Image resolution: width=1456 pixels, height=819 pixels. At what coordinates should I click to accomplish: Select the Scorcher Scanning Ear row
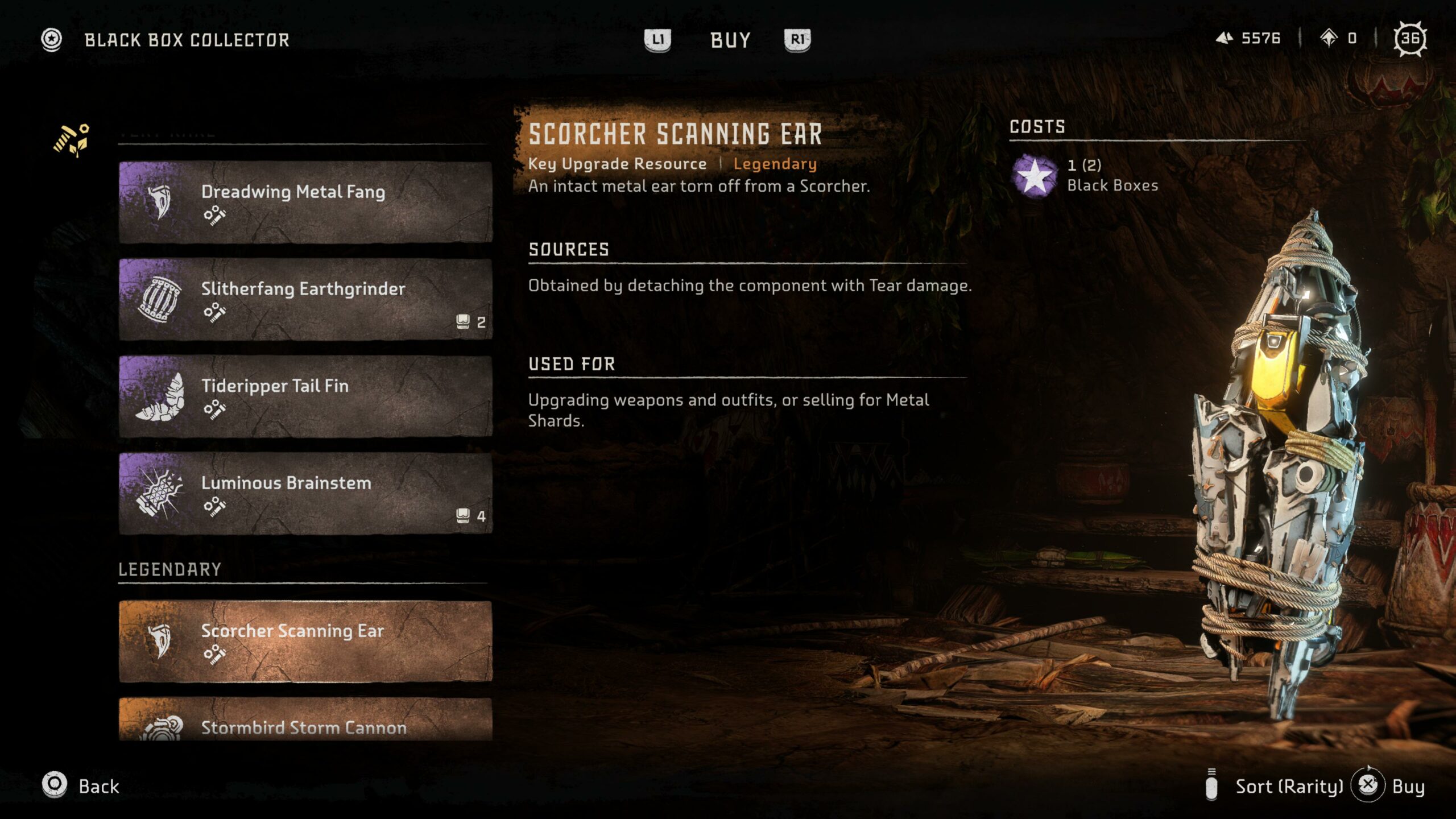(305, 641)
